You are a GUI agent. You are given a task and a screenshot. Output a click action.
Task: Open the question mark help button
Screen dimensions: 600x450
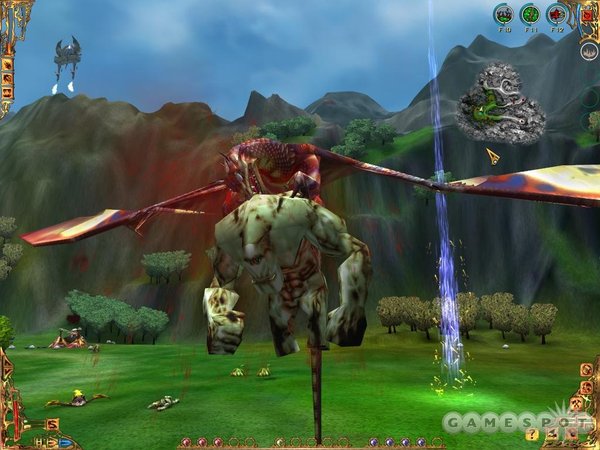tap(534, 434)
